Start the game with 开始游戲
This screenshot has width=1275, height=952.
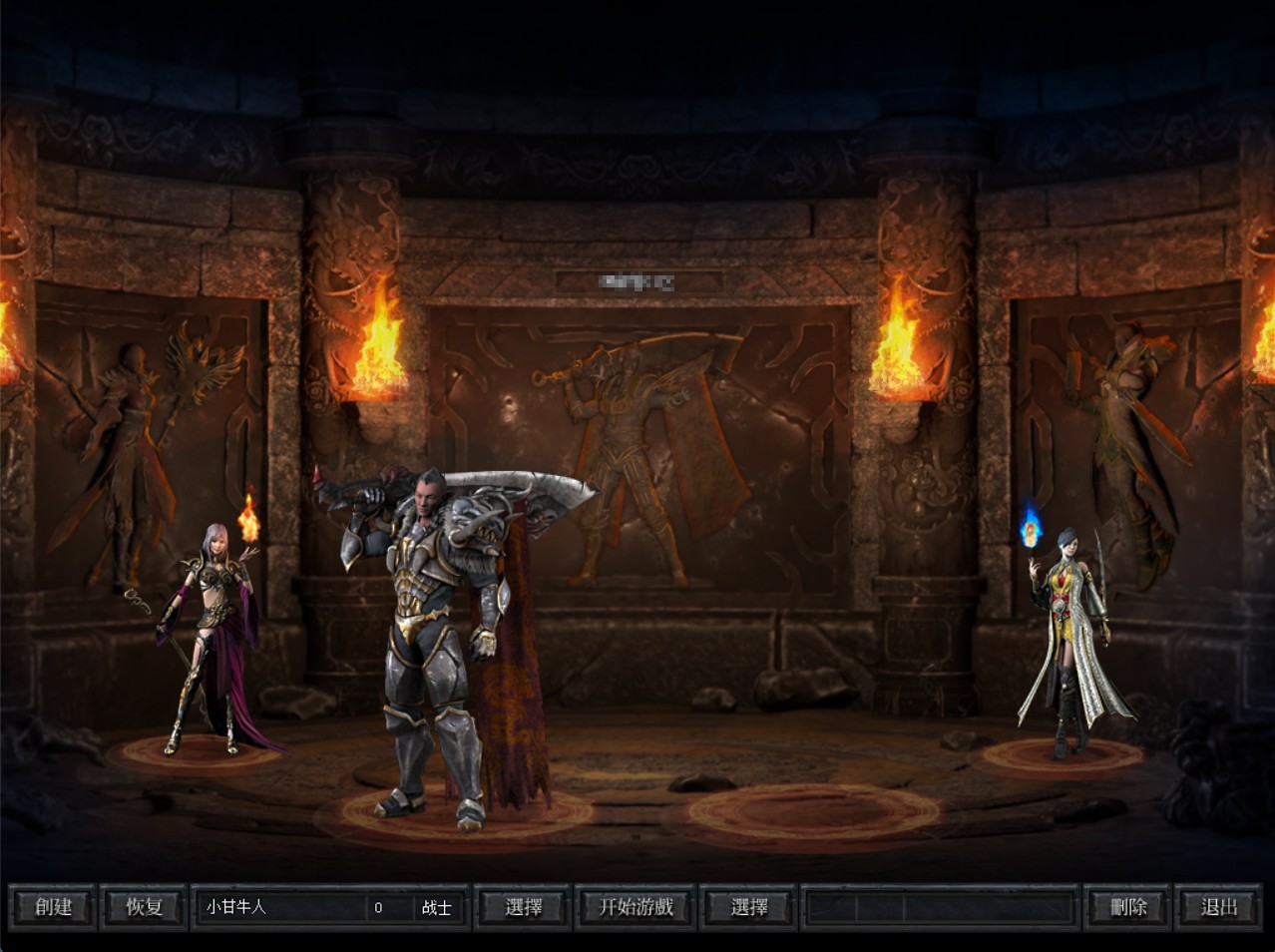[636, 907]
